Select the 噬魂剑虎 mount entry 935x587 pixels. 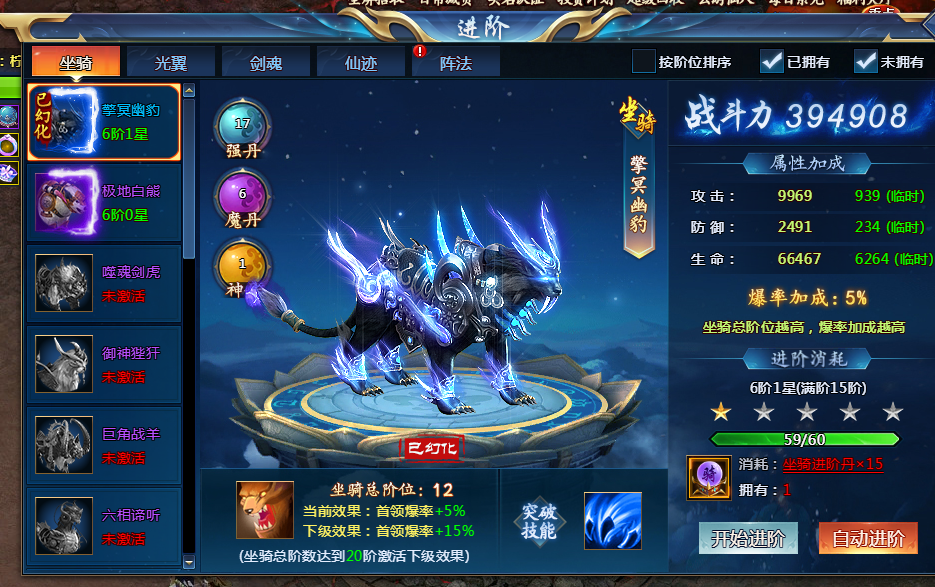click(x=103, y=283)
